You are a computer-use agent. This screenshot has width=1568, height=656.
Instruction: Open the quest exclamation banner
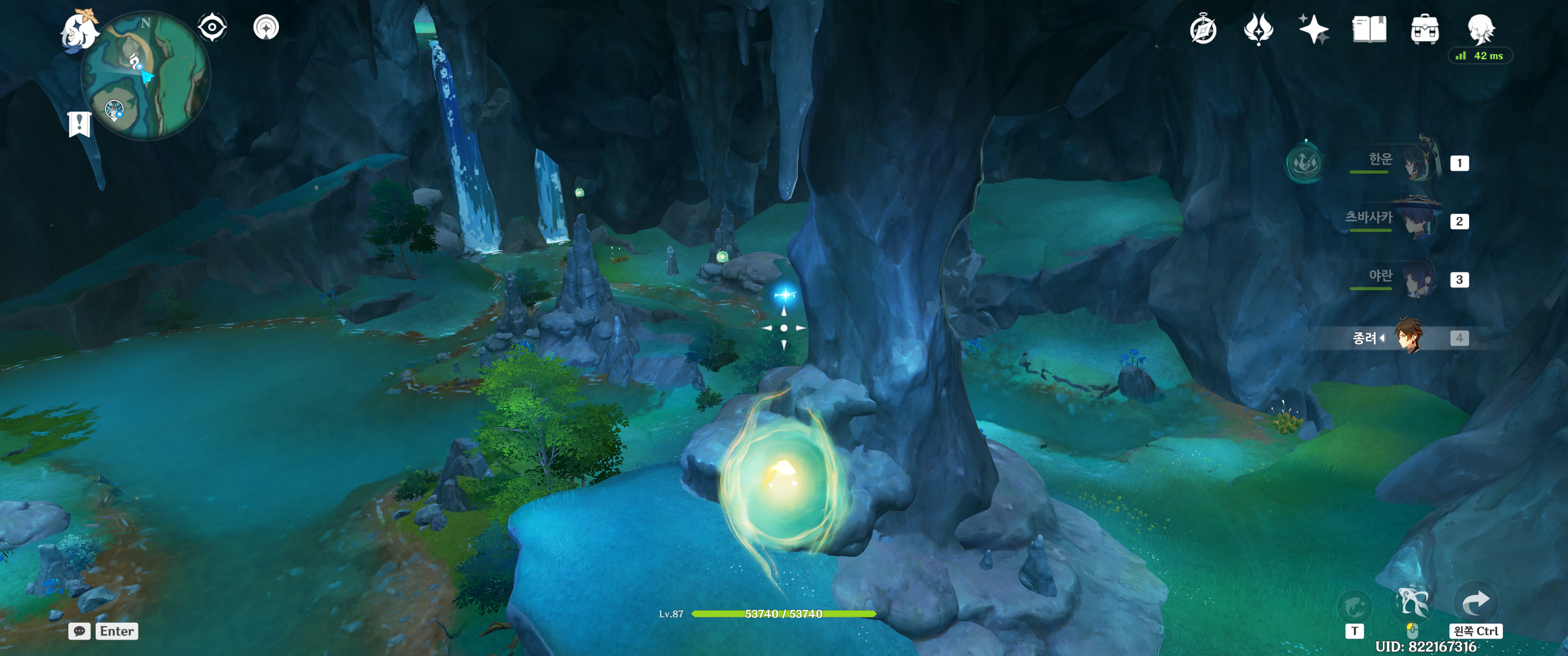(x=79, y=124)
